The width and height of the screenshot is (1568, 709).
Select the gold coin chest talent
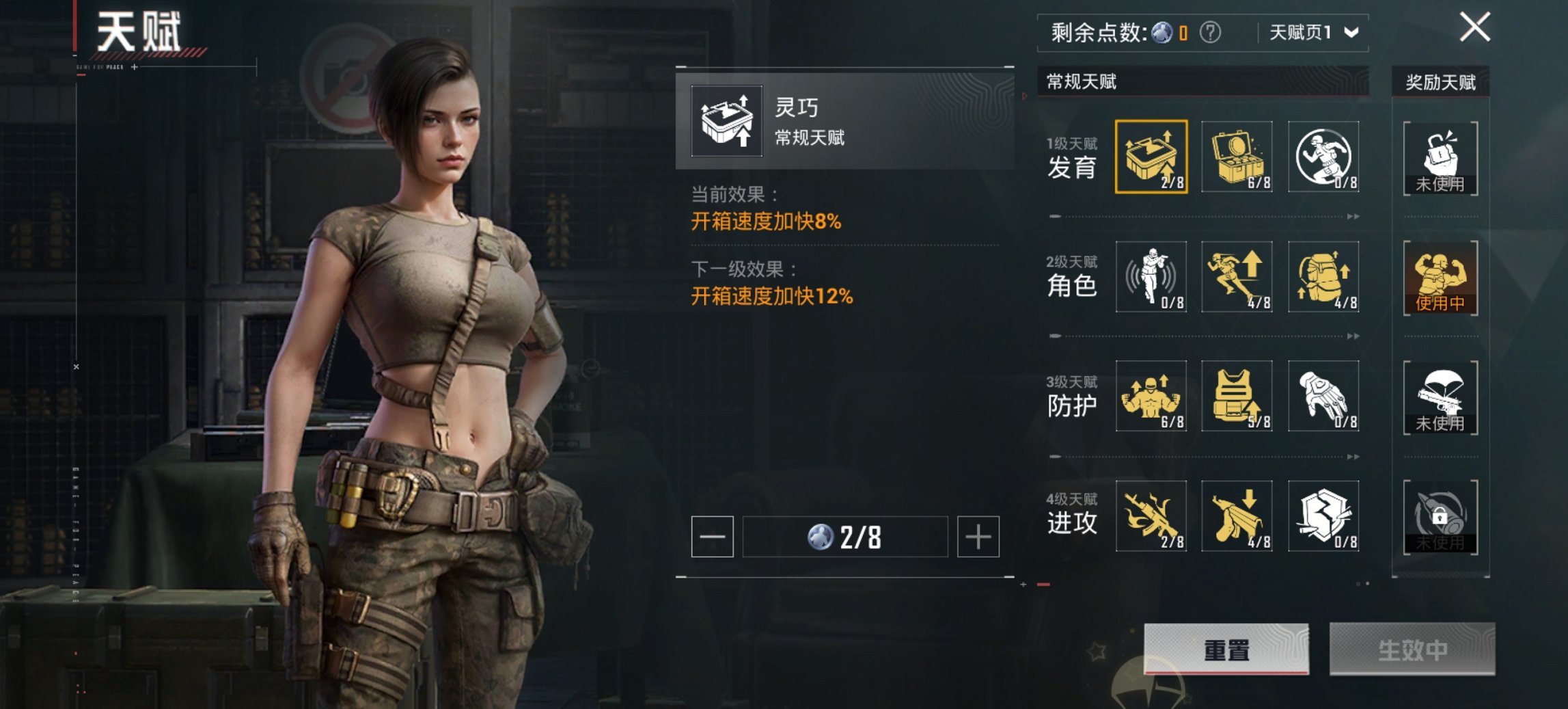point(1237,157)
